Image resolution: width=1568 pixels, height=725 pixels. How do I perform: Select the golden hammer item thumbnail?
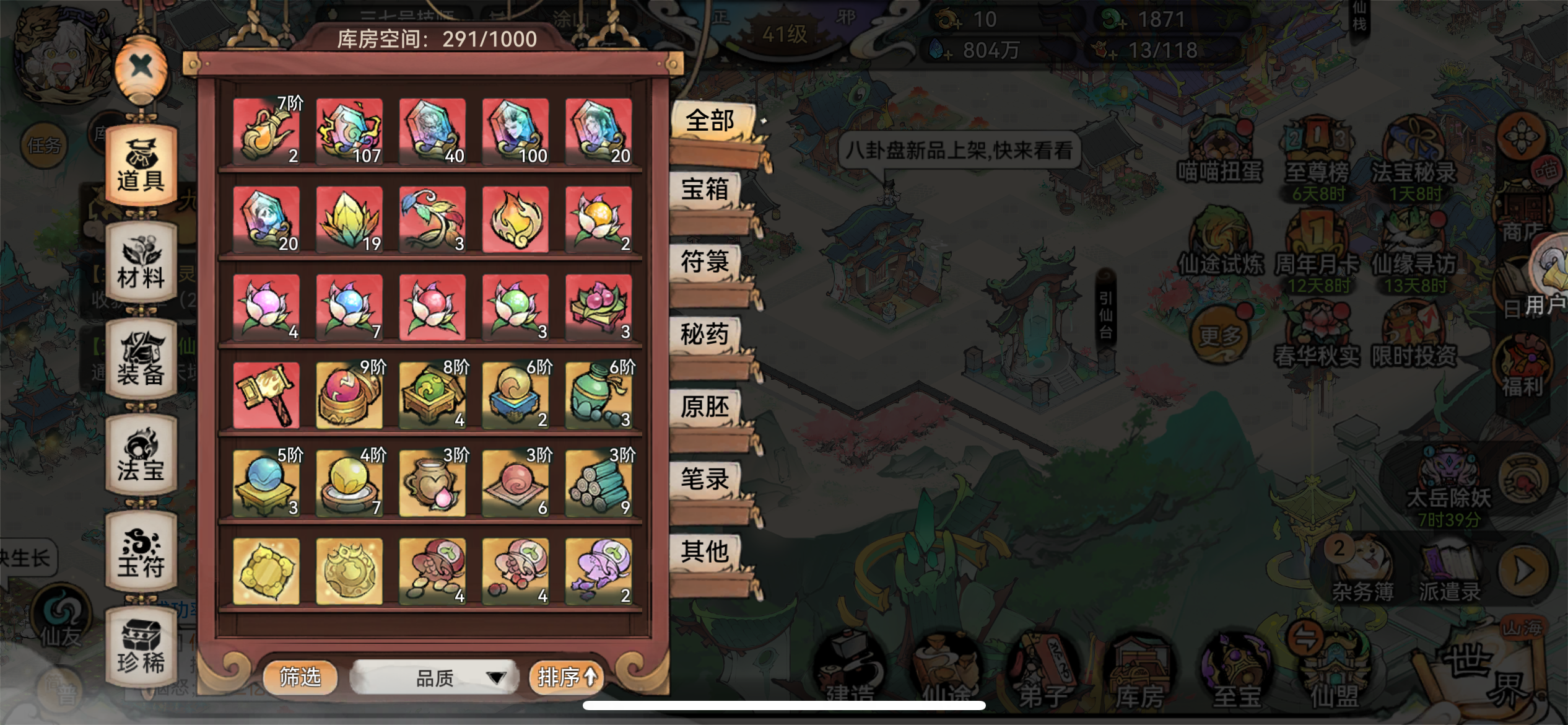tap(265, 395)
